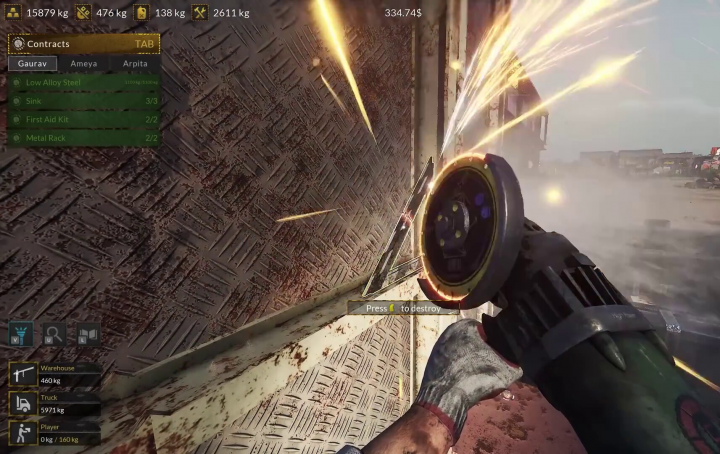Open the open-book journal icon

pos(88,334)
